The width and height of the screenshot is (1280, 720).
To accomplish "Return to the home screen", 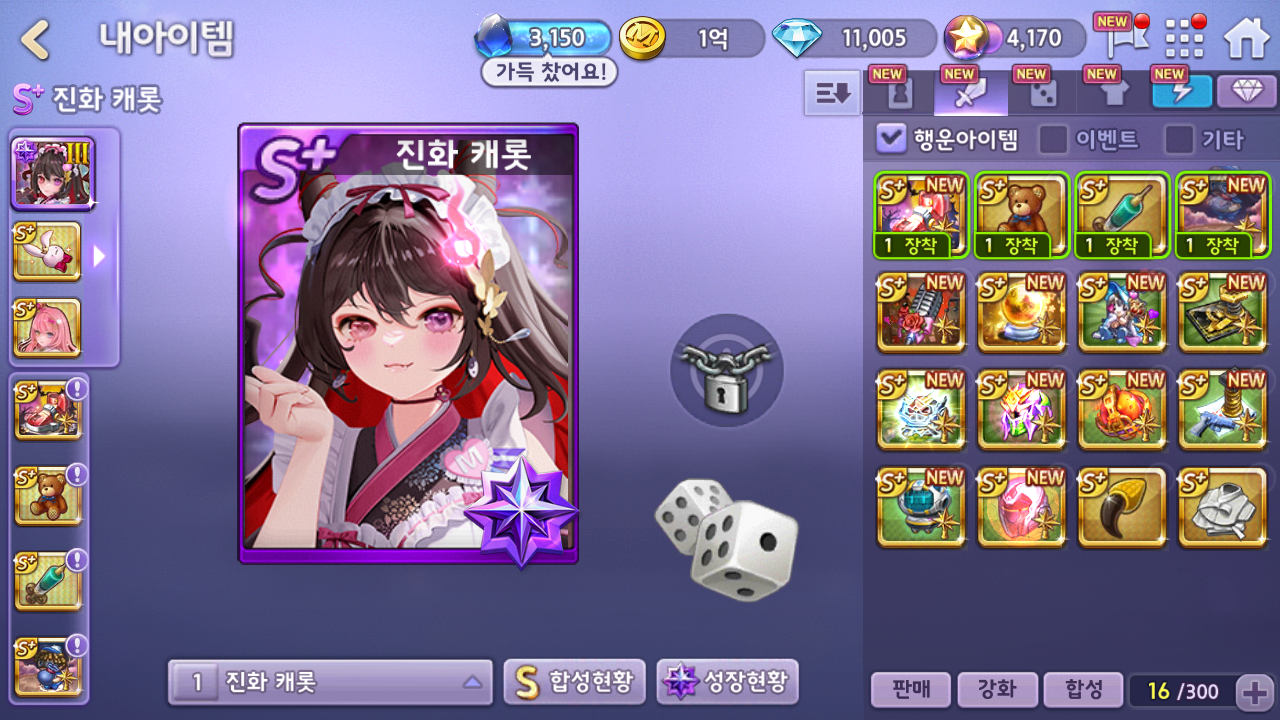I will coord(1246,39).
